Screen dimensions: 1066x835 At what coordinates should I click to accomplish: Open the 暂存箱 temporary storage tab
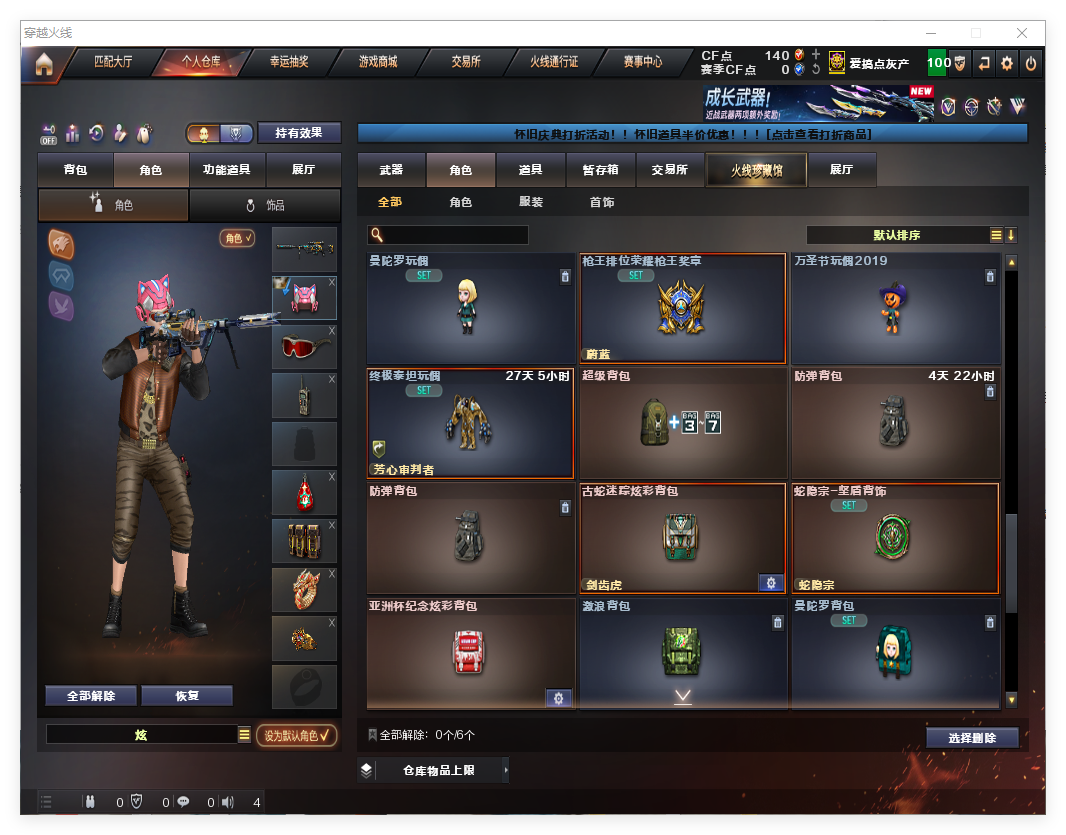tap(601, 170)
